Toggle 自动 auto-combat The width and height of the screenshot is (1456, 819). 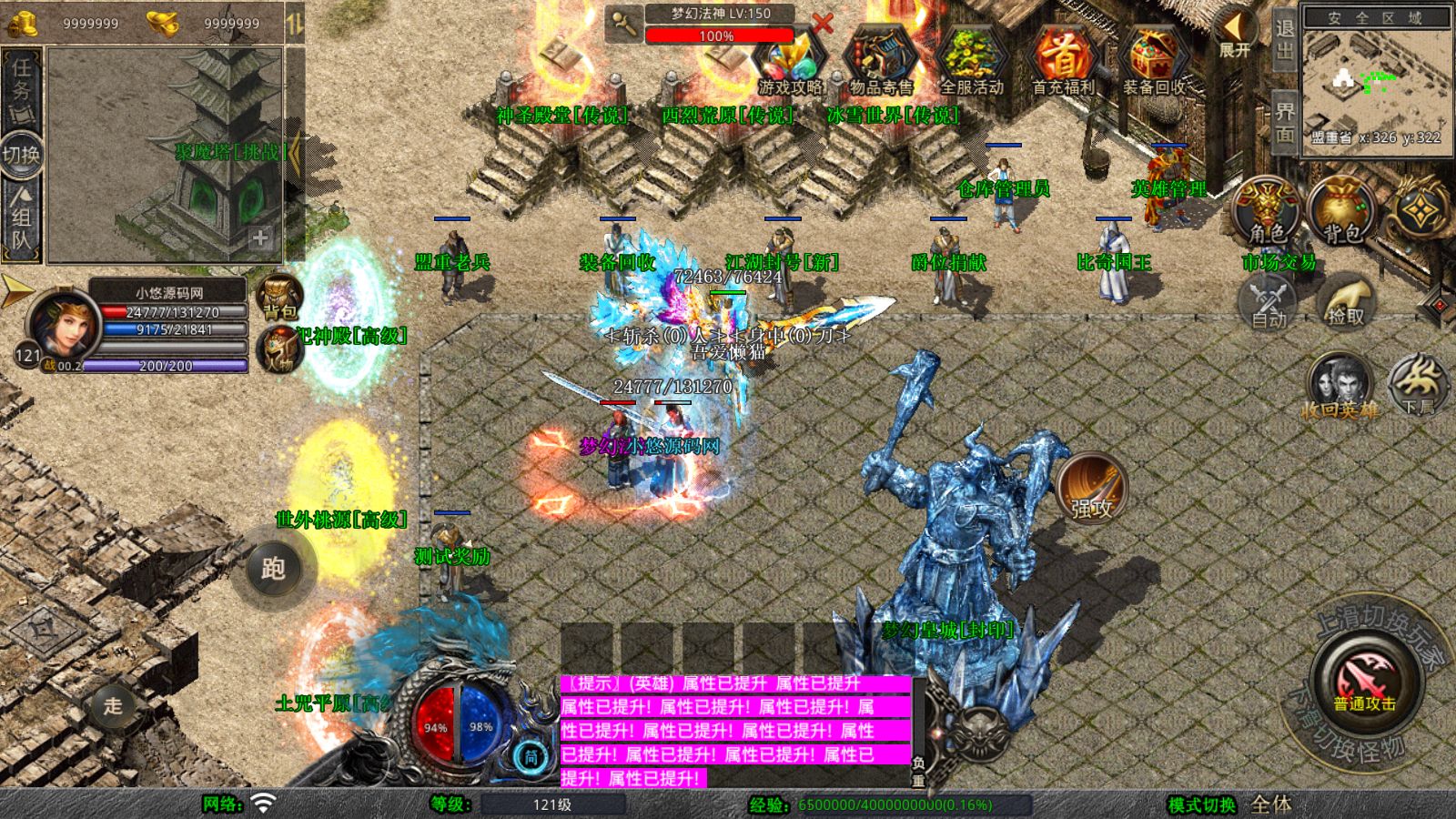[1269, 302]
